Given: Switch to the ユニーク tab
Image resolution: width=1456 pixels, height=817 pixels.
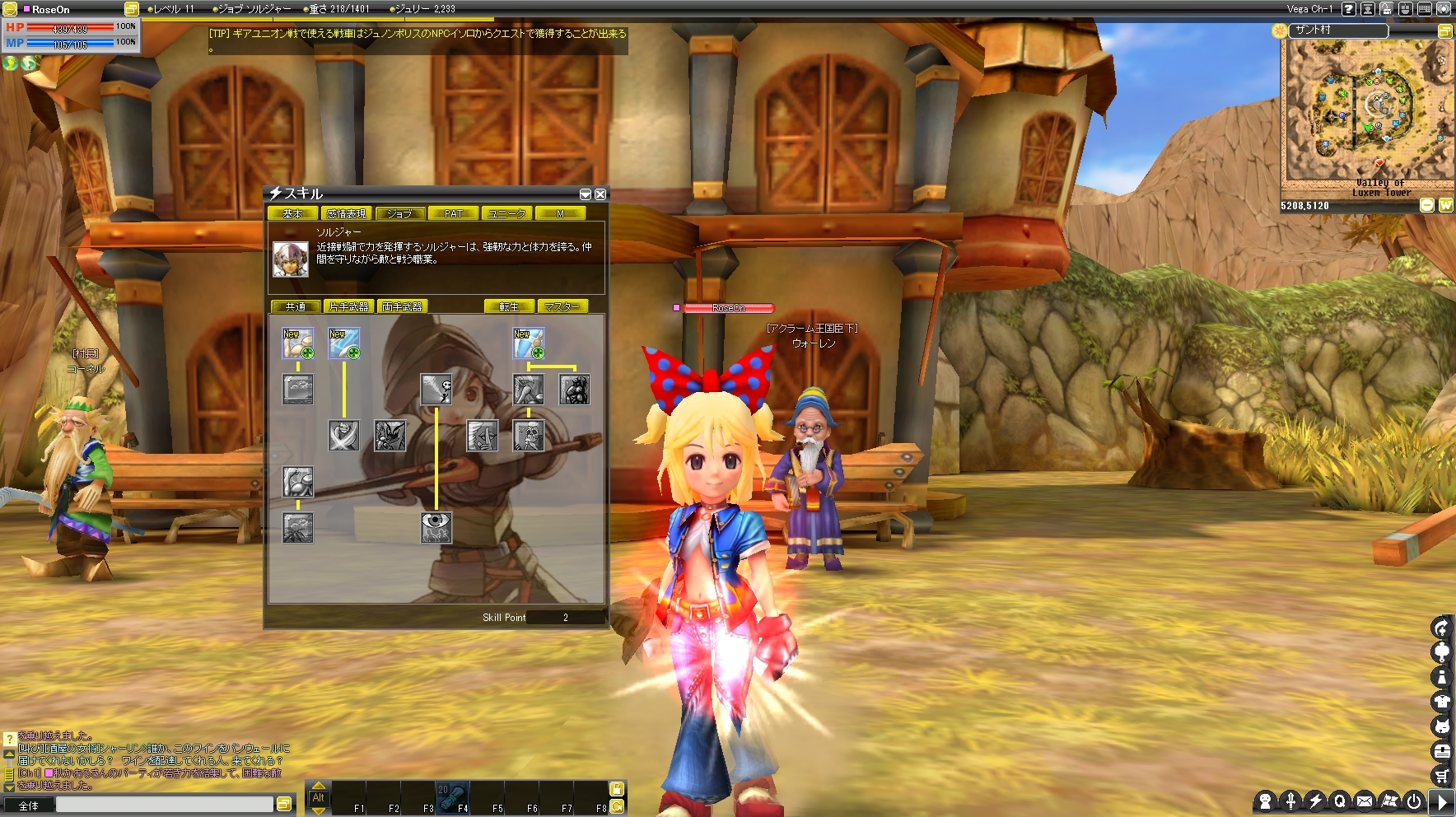Looking at the screenshot, I should click(506, 213).
